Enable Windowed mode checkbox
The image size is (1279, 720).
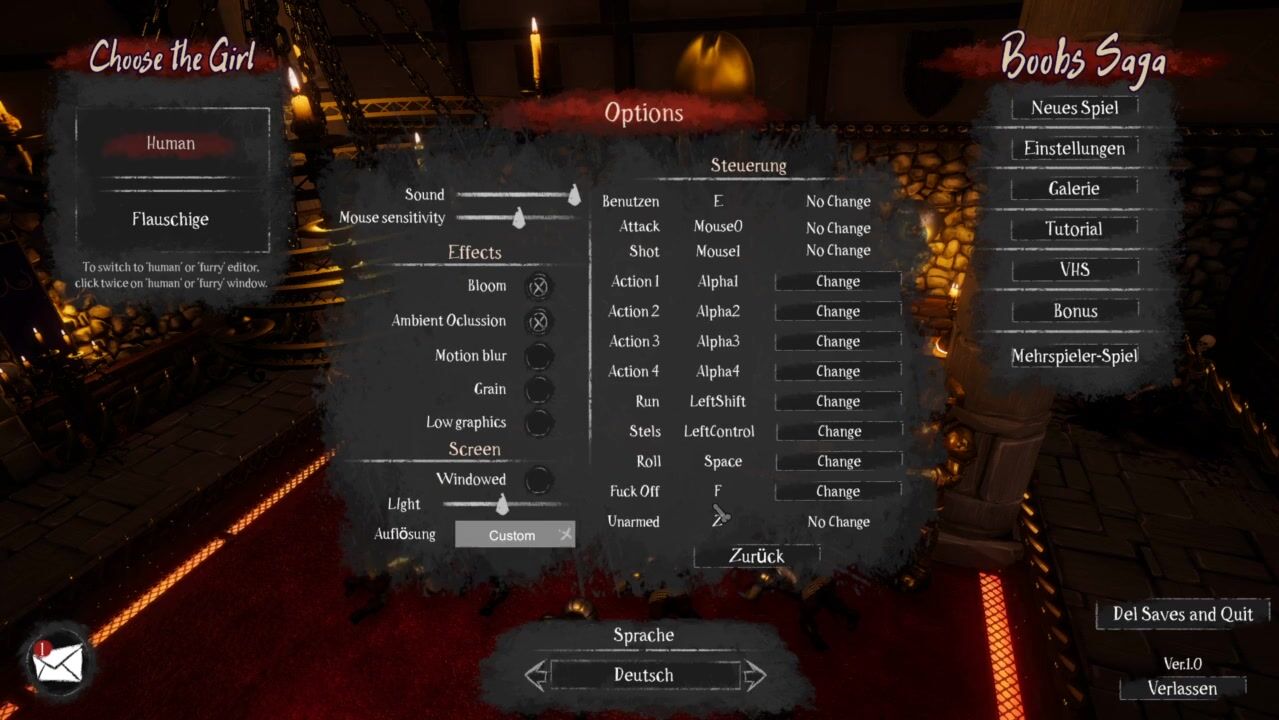[x=538, y=480]
